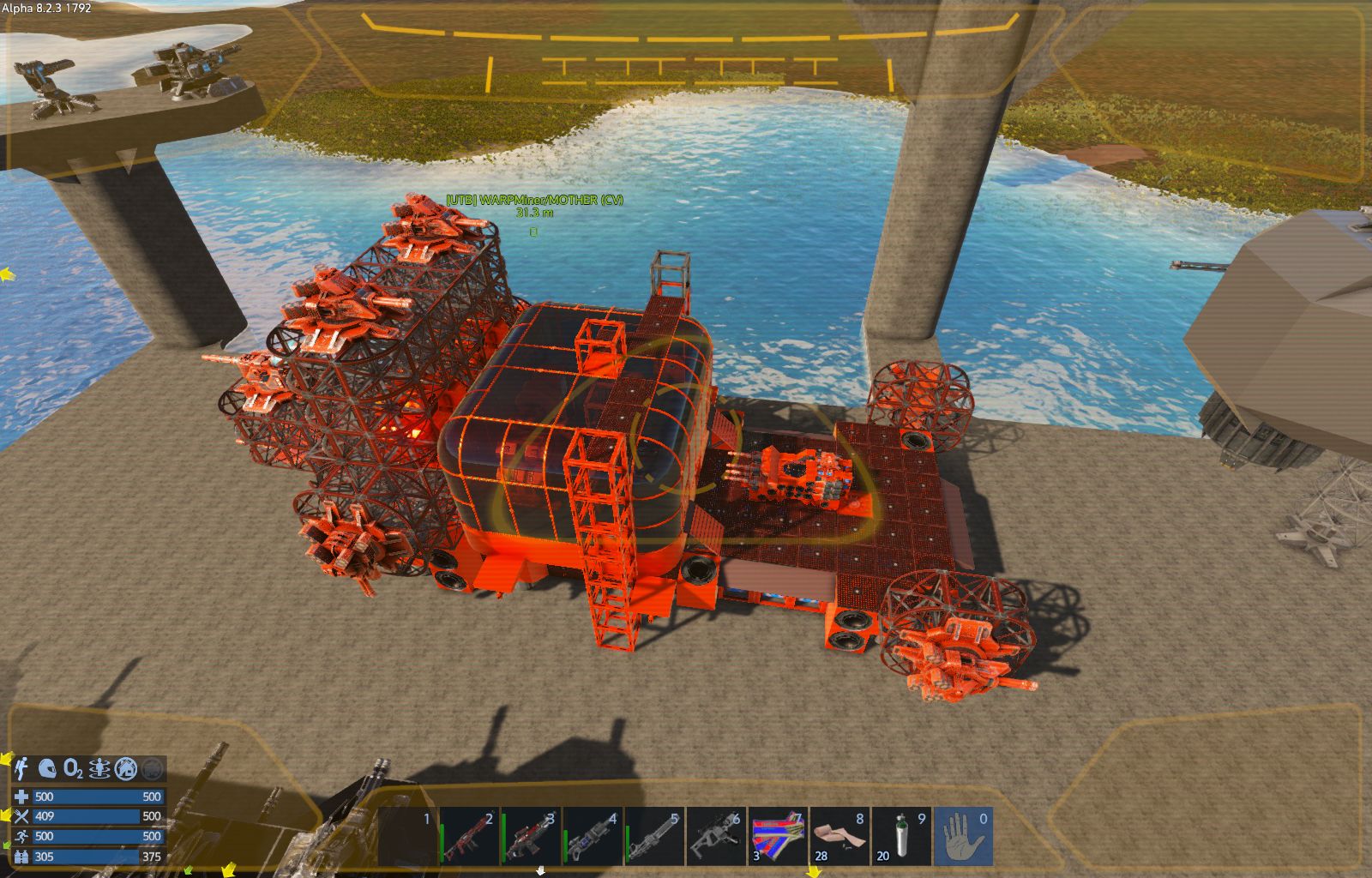
Task: Select the grey minigun in slot 5
Action: pyautogui.click(x=654, y=836)
